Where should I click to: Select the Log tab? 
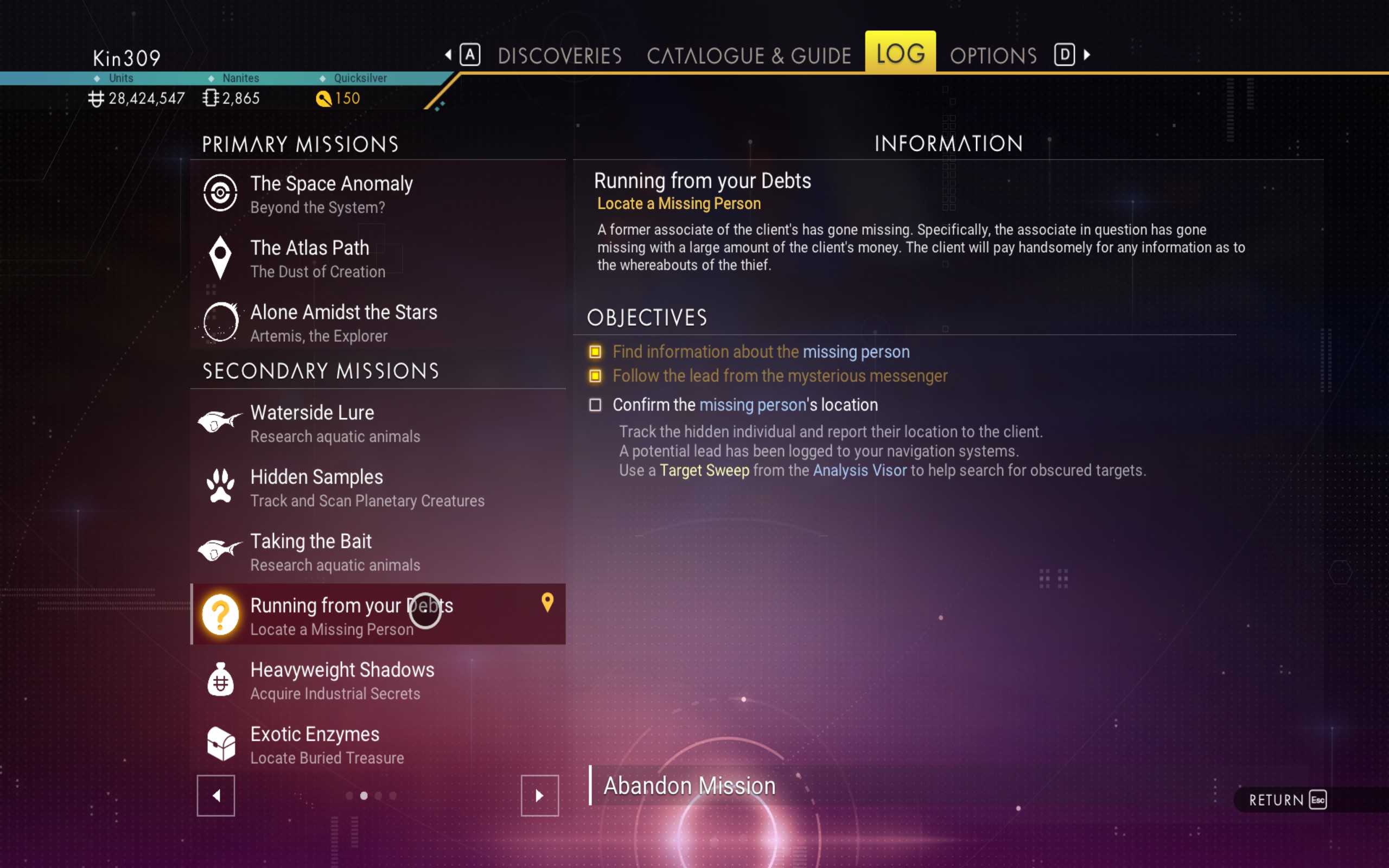(x=900, y=53)
